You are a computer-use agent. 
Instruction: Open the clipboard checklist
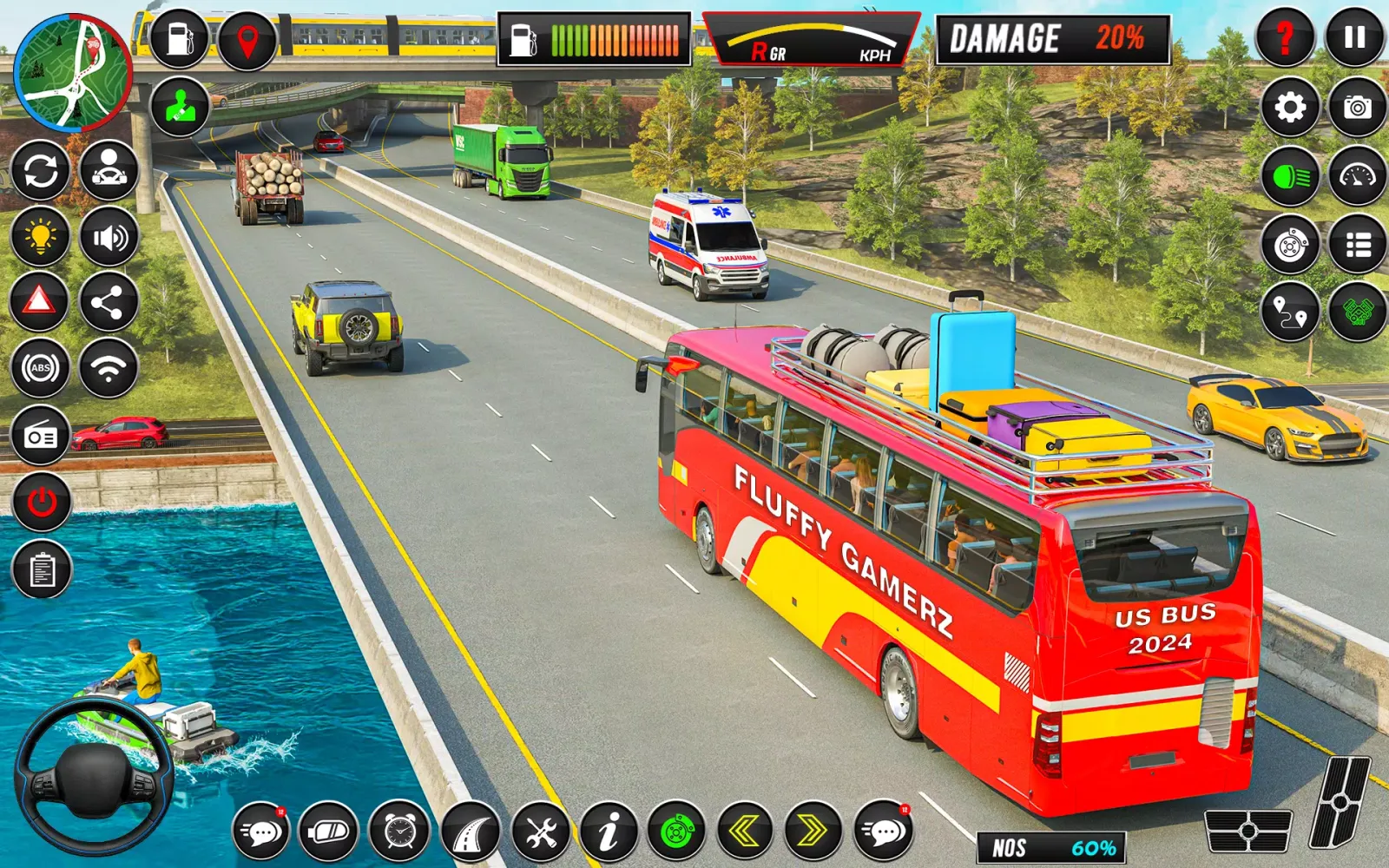click(42, 569)
